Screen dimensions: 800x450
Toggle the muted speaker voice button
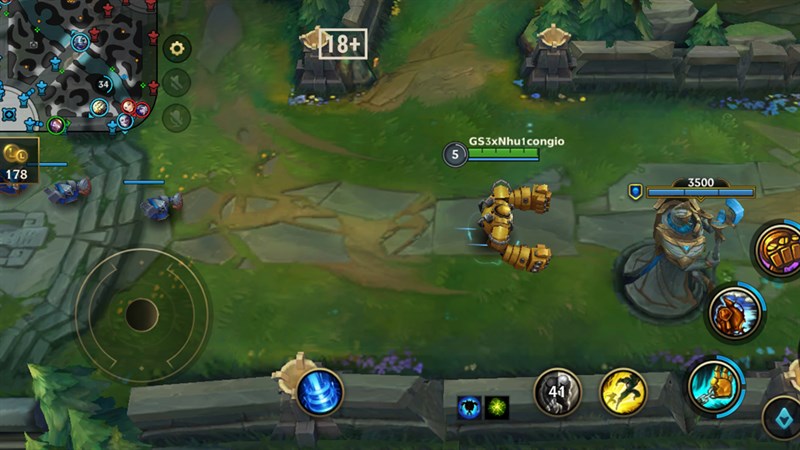[x=177, y=83]
